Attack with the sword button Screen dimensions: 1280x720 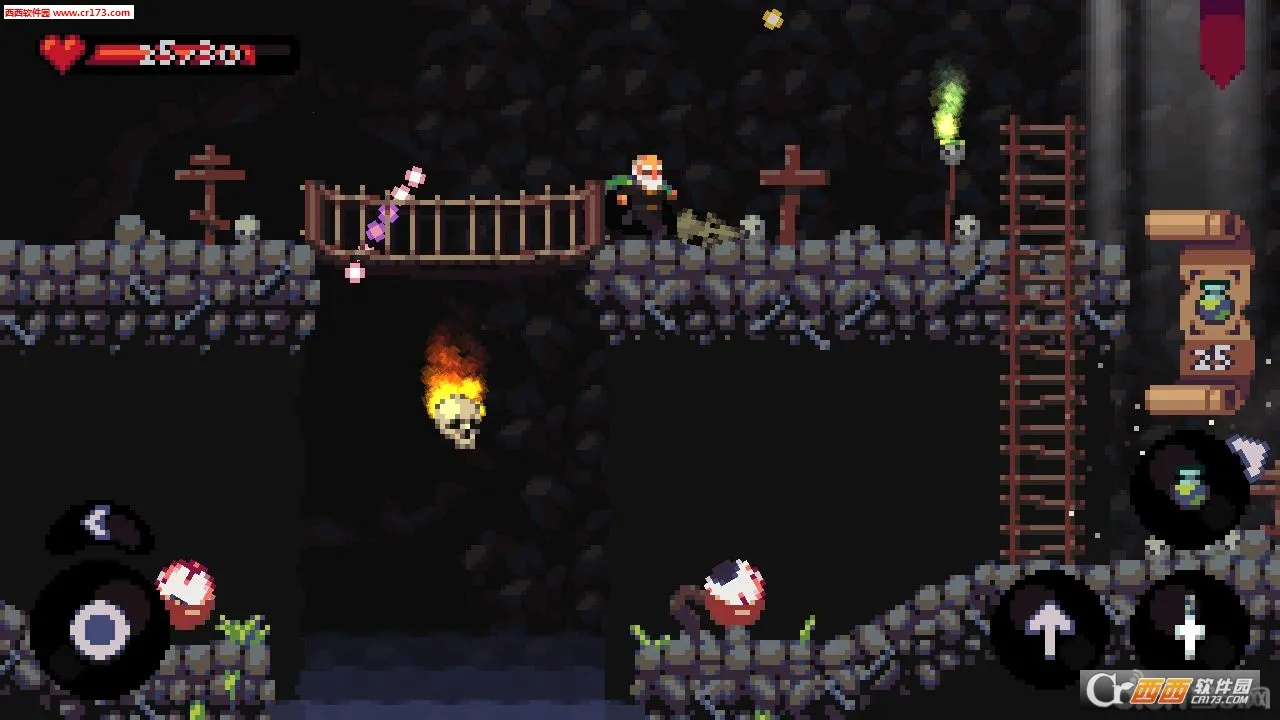[x=1190, y=628]
